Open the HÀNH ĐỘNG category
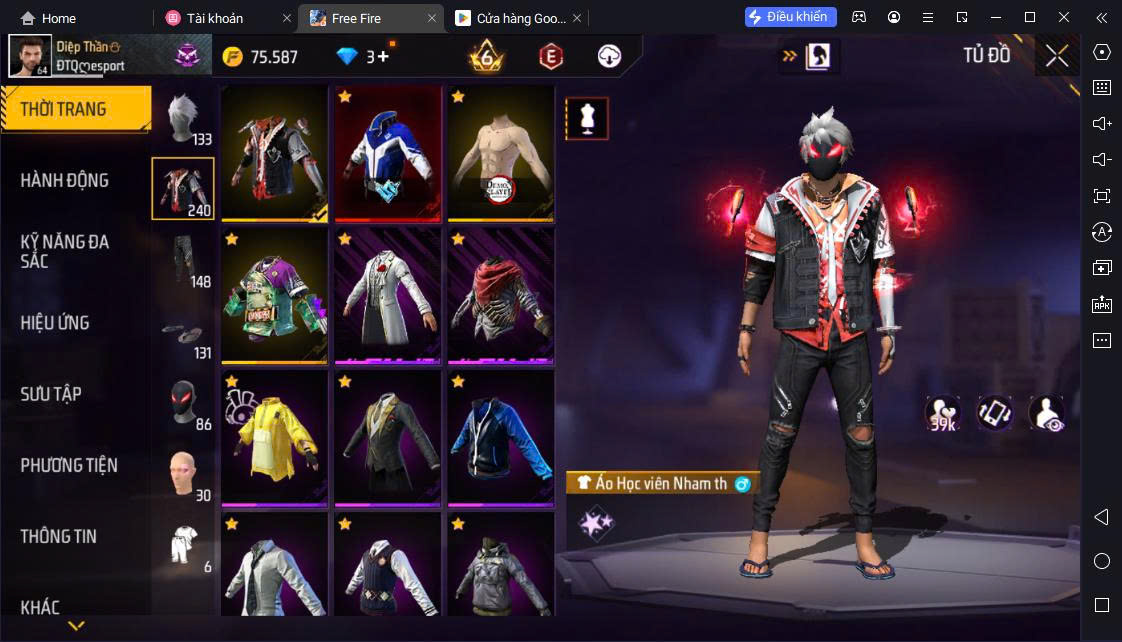This screenshot has width=1122, height=642. click(65, 180)
